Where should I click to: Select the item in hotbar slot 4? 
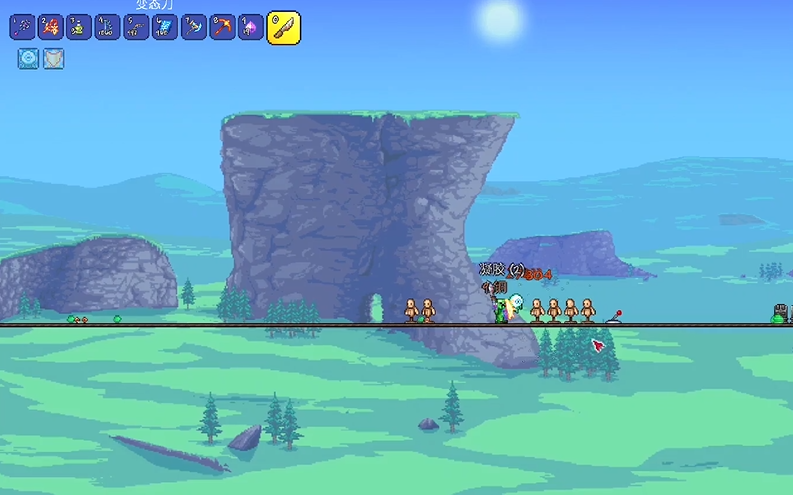click(x=108, y=27)
